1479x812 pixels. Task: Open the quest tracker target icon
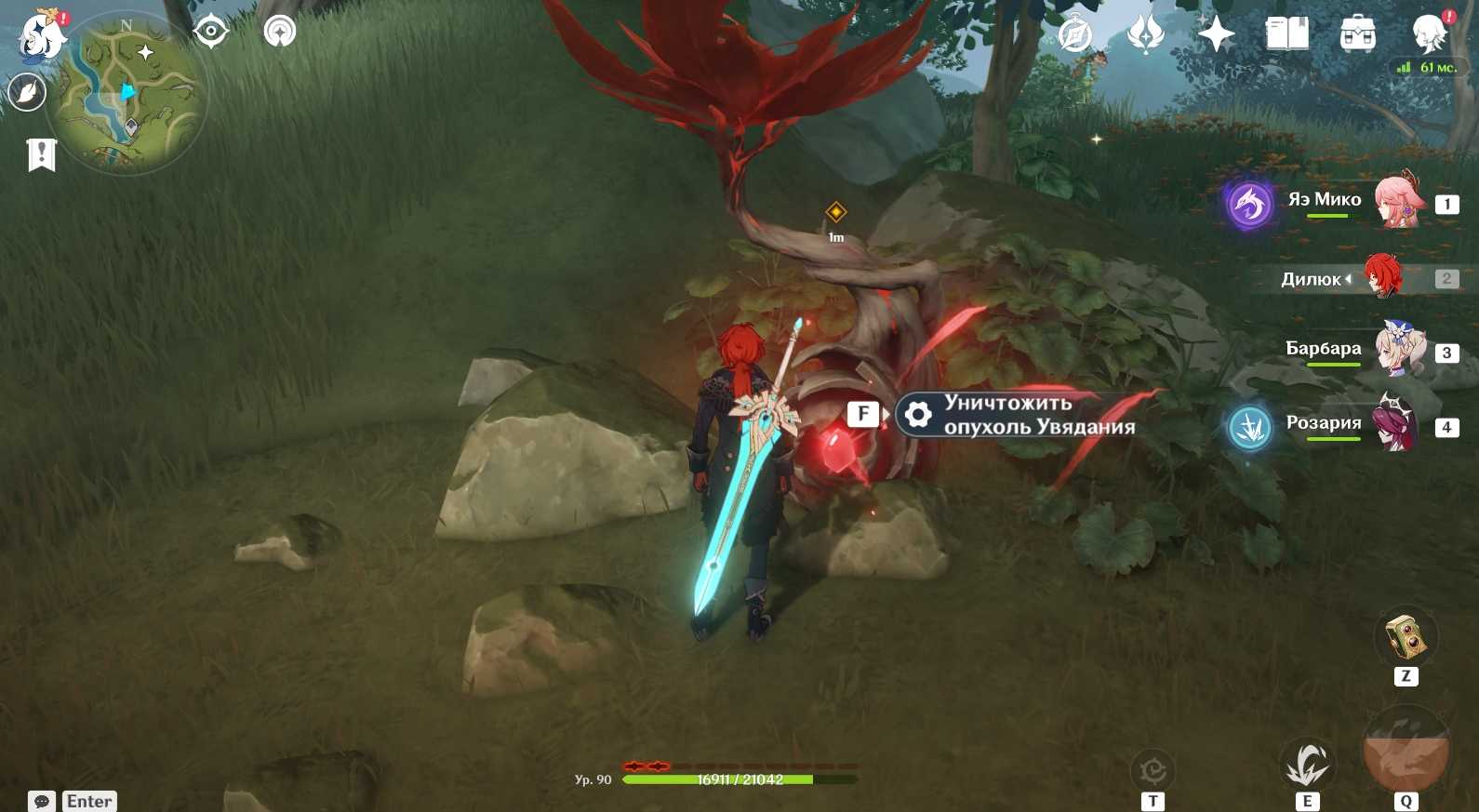click(x=211, y=32)
